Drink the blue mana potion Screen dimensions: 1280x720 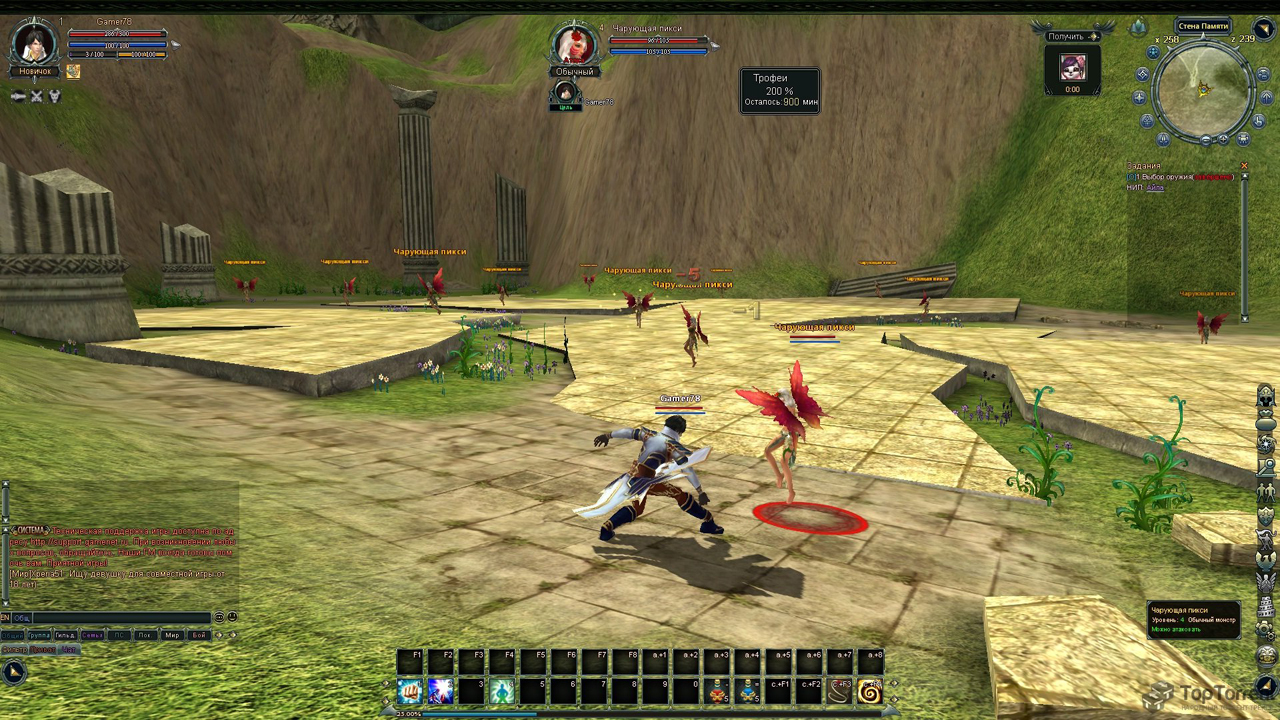pos(749,691)
